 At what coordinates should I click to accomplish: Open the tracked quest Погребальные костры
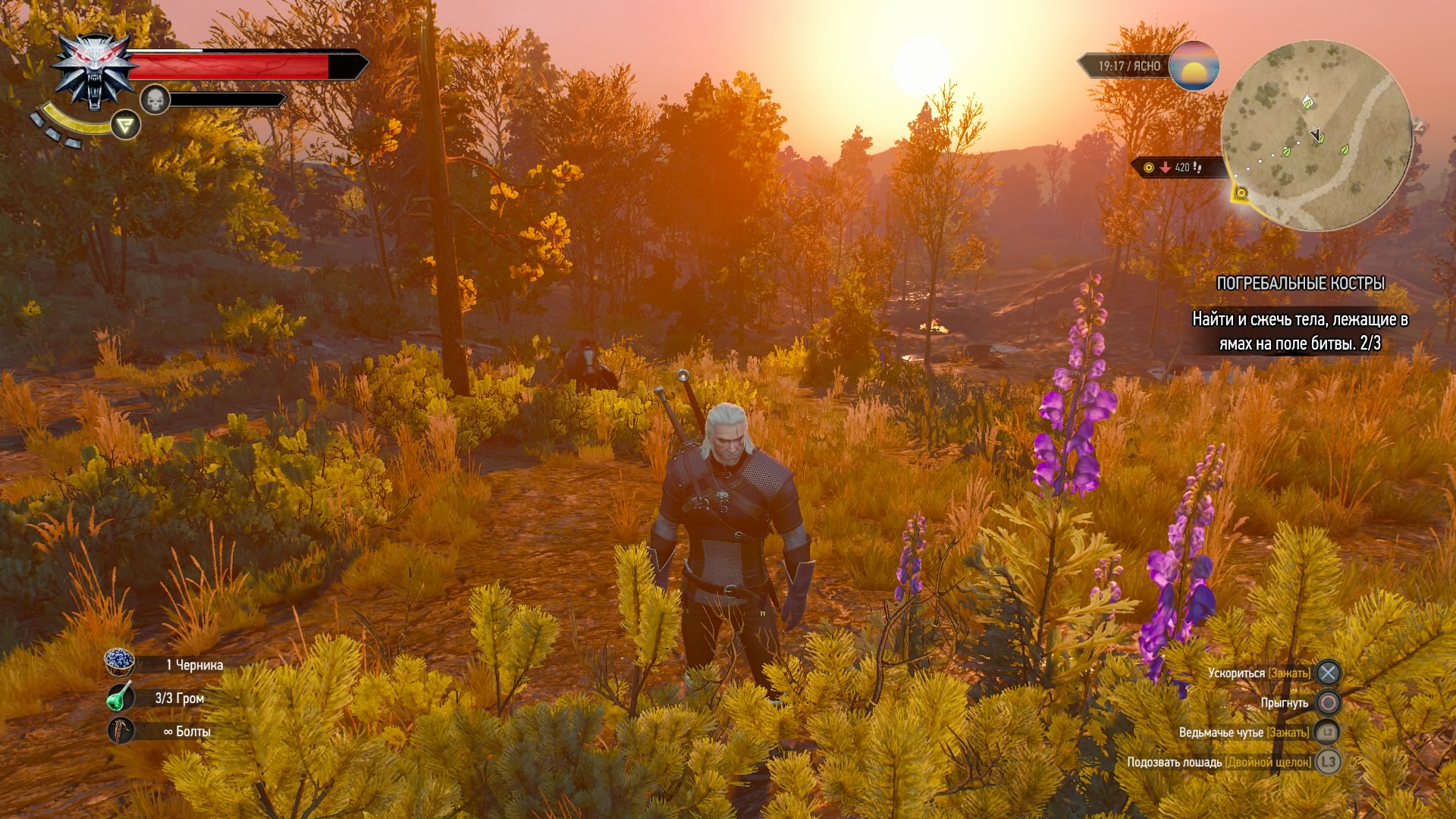click(1300, 284)
